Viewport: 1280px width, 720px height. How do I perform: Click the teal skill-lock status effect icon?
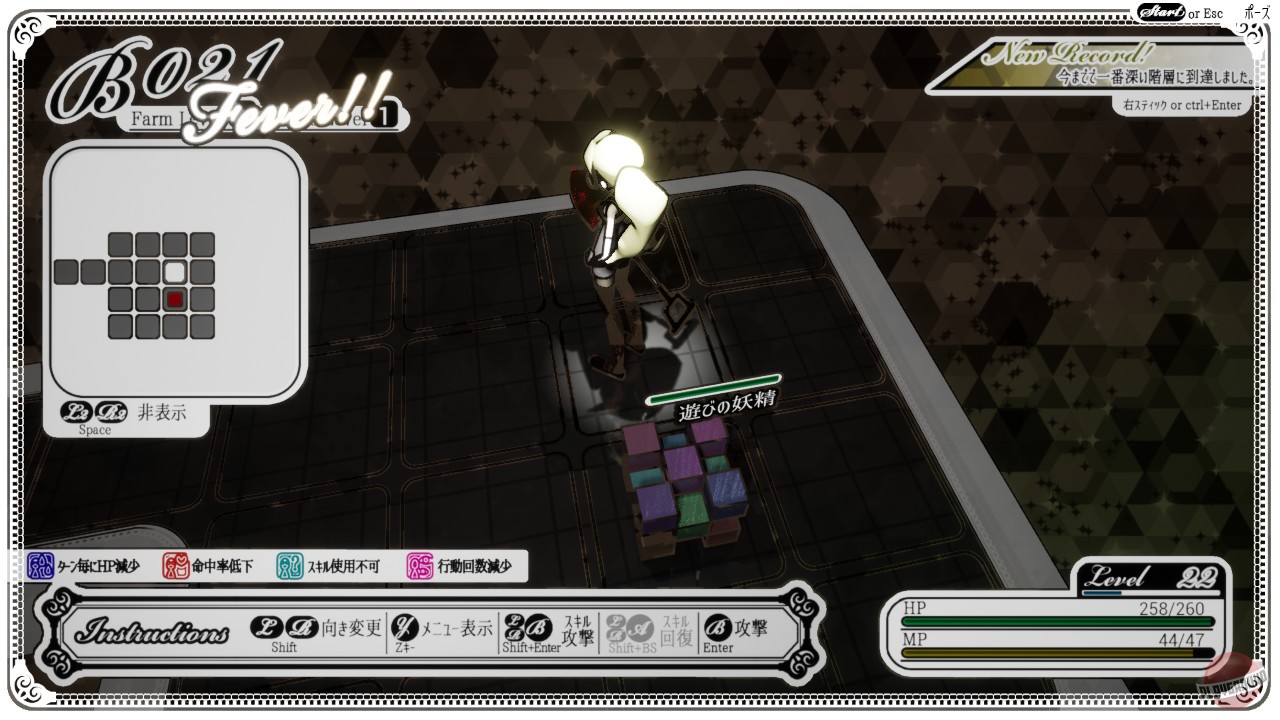click(293, 564)
